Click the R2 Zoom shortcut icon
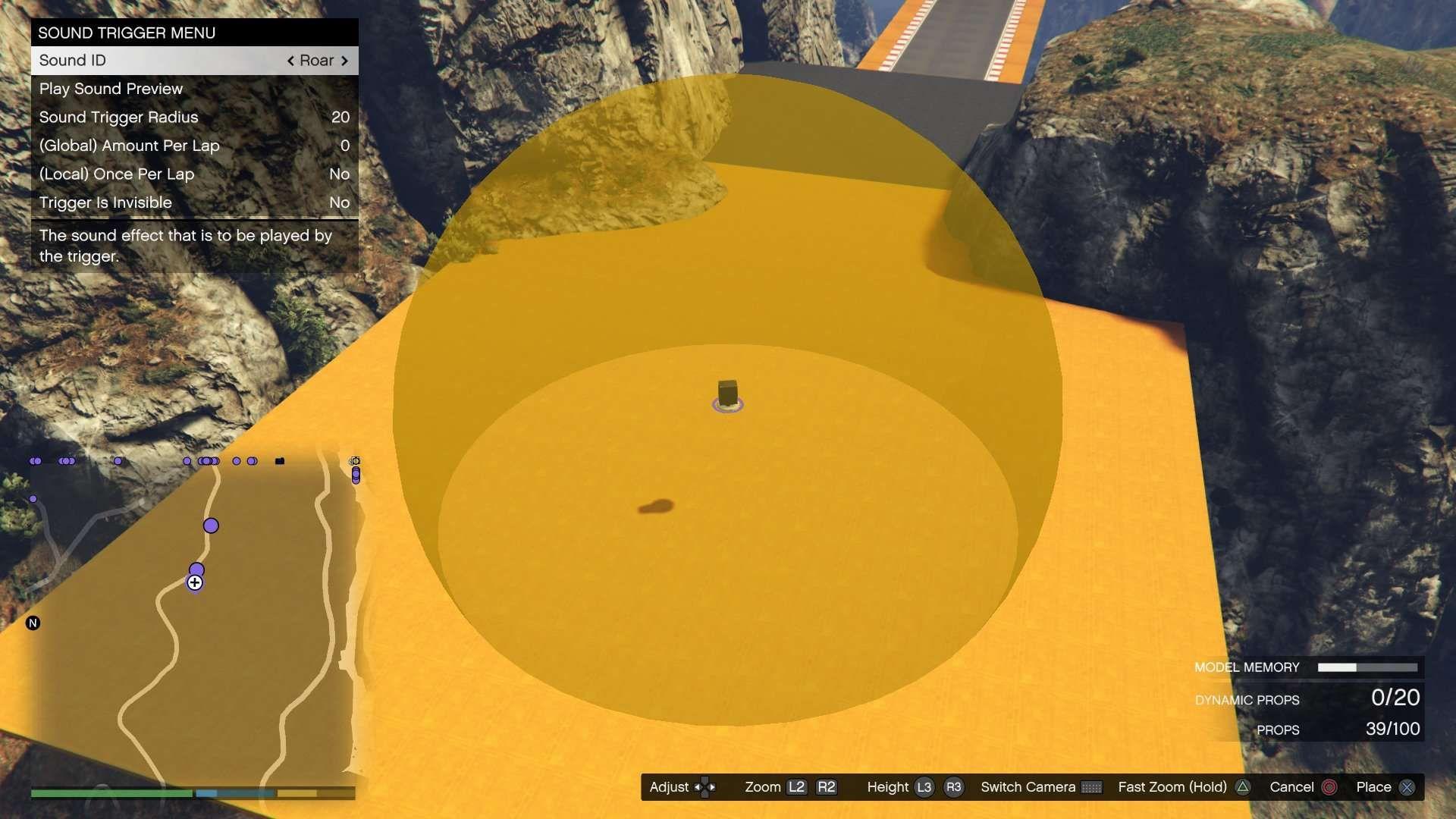 (828, 787)
